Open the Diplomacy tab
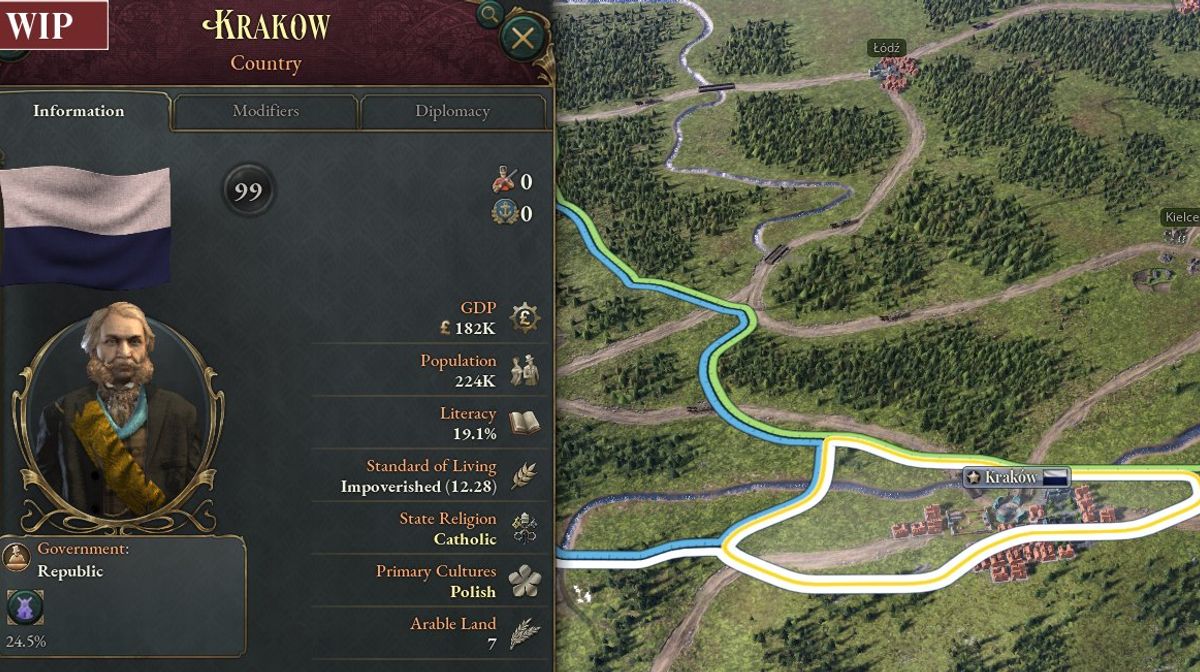 pos(452,111)
